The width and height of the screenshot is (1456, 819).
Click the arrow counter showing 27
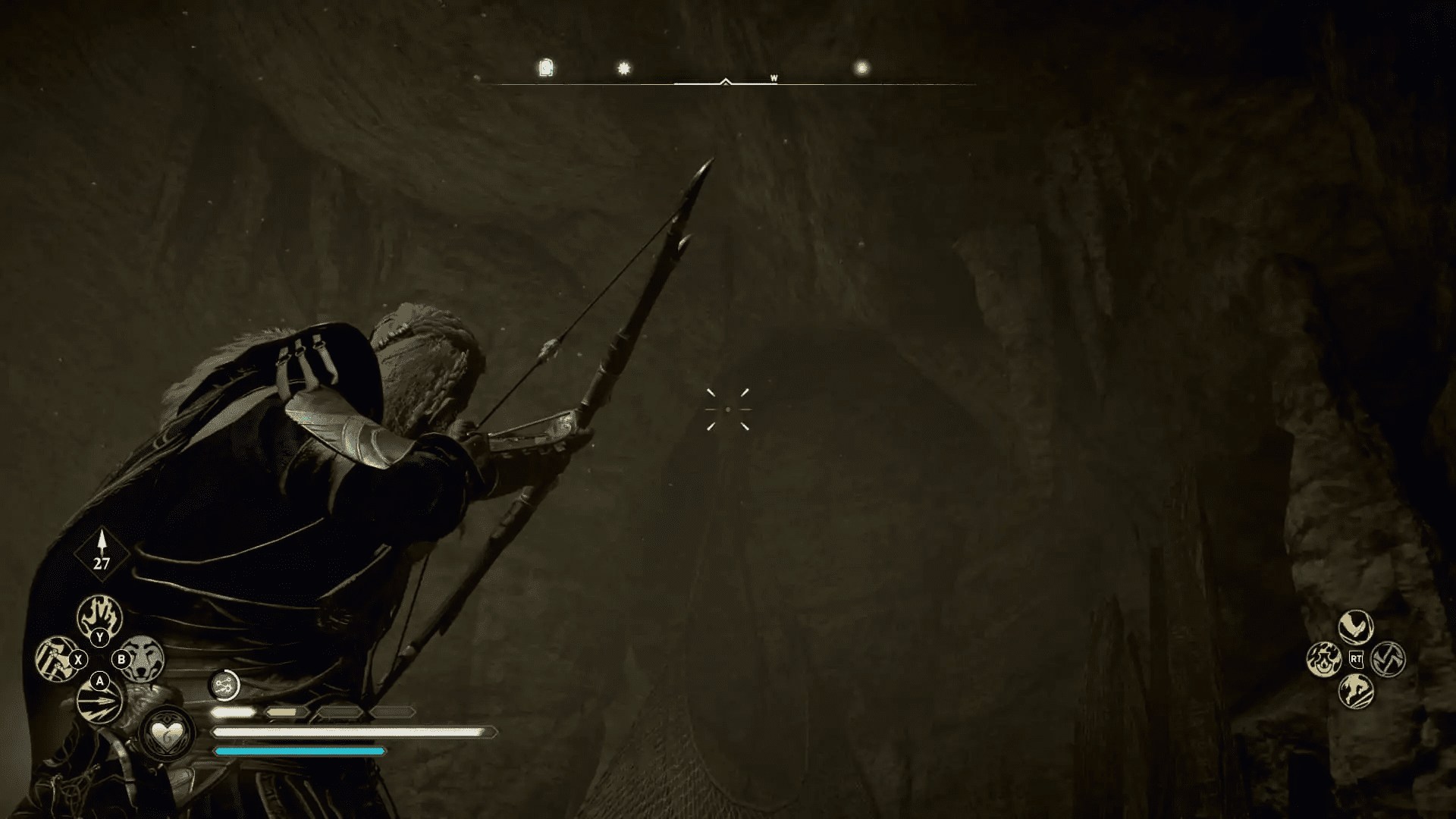point(101,563)
